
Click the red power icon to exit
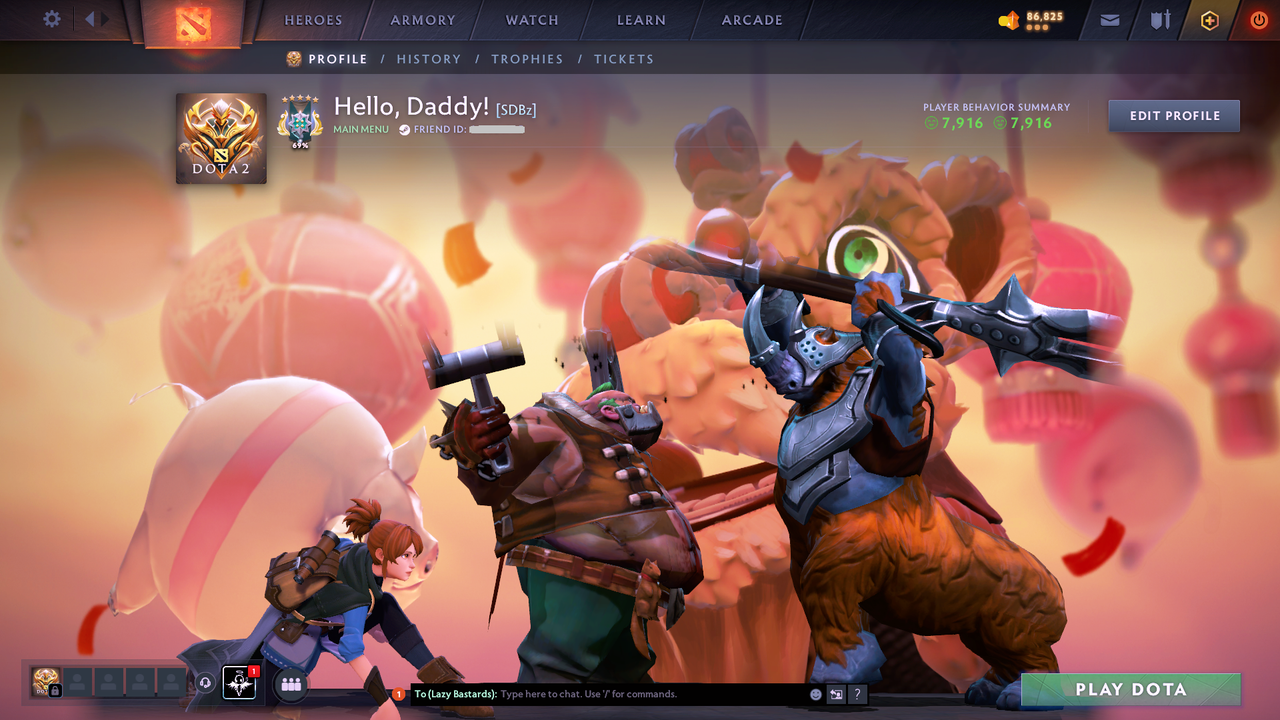click(1258, 19)
